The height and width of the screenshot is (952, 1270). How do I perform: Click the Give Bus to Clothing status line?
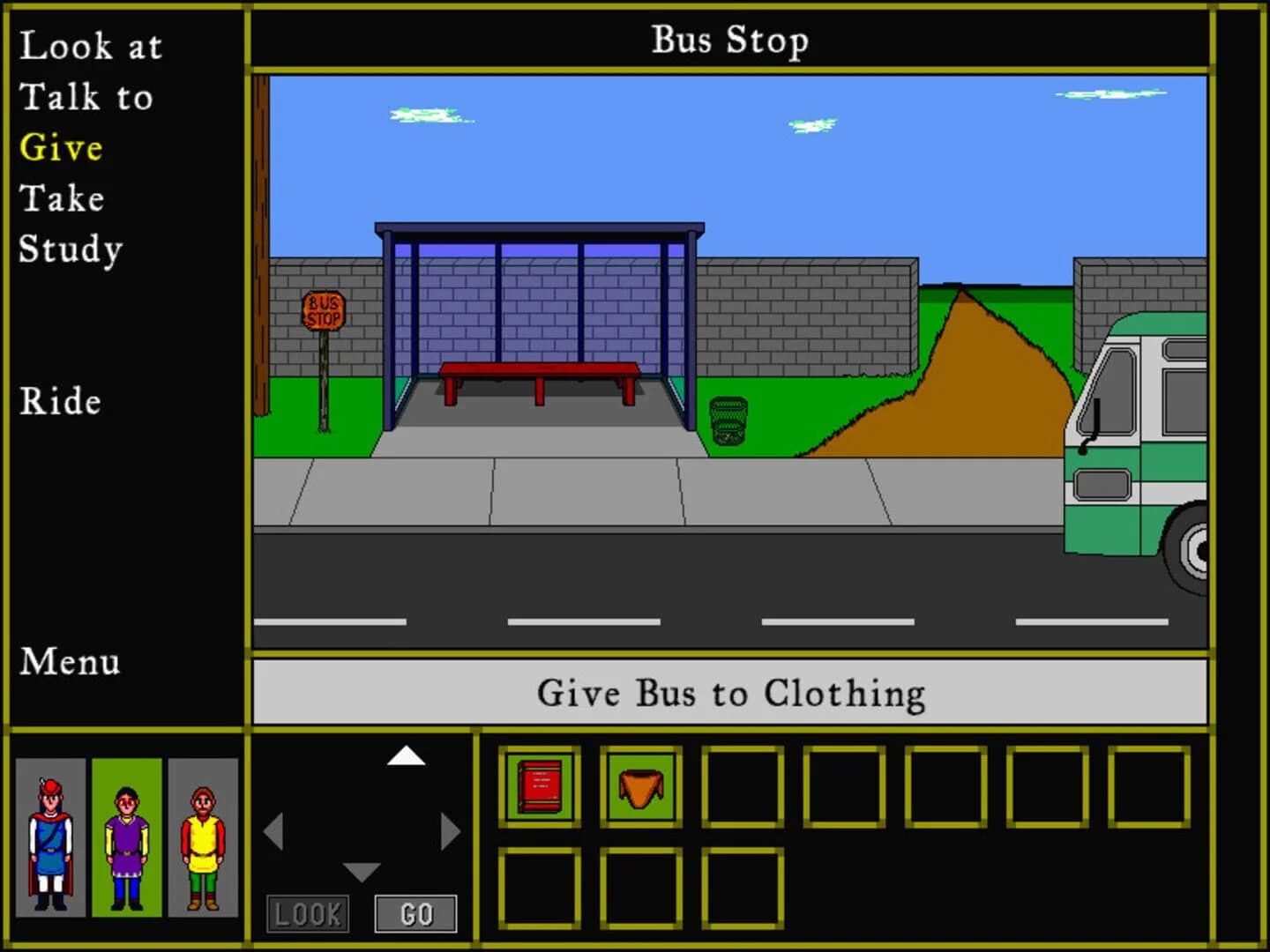pyautogui.click(x=730, y=693)
